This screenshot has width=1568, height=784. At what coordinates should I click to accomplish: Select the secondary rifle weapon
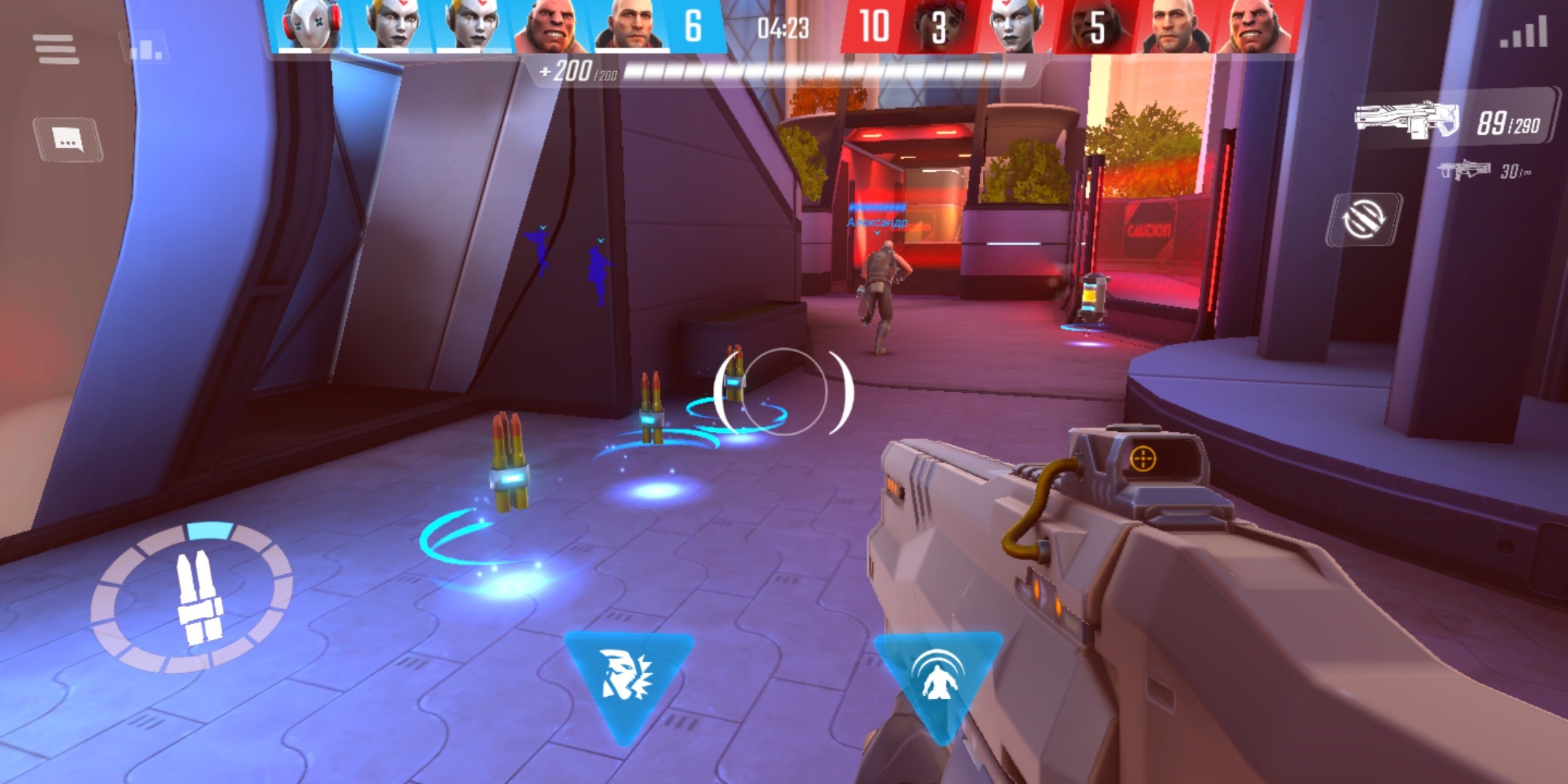pyautogui.click(x=1463, y=170)
